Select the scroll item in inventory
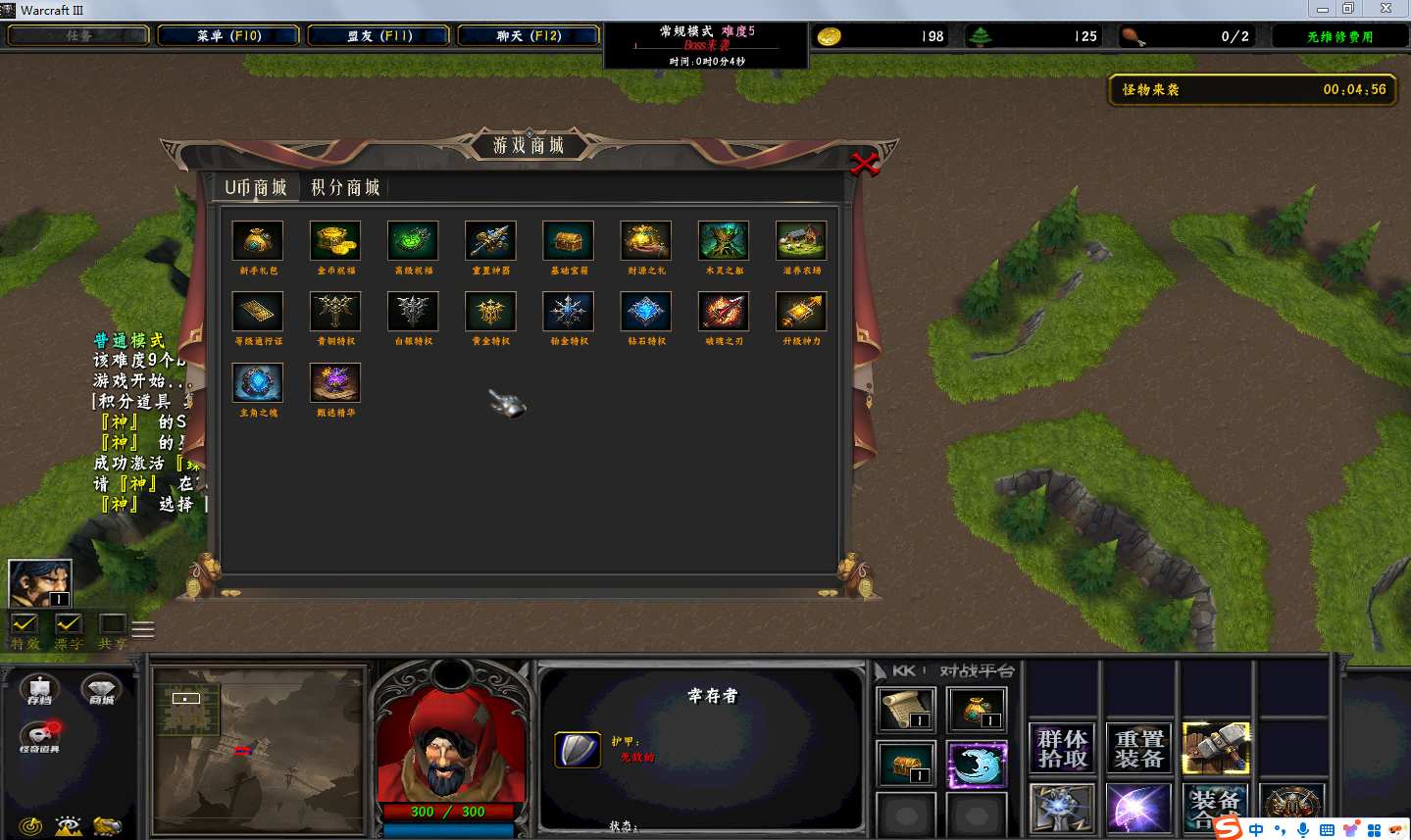 point(906,710)
